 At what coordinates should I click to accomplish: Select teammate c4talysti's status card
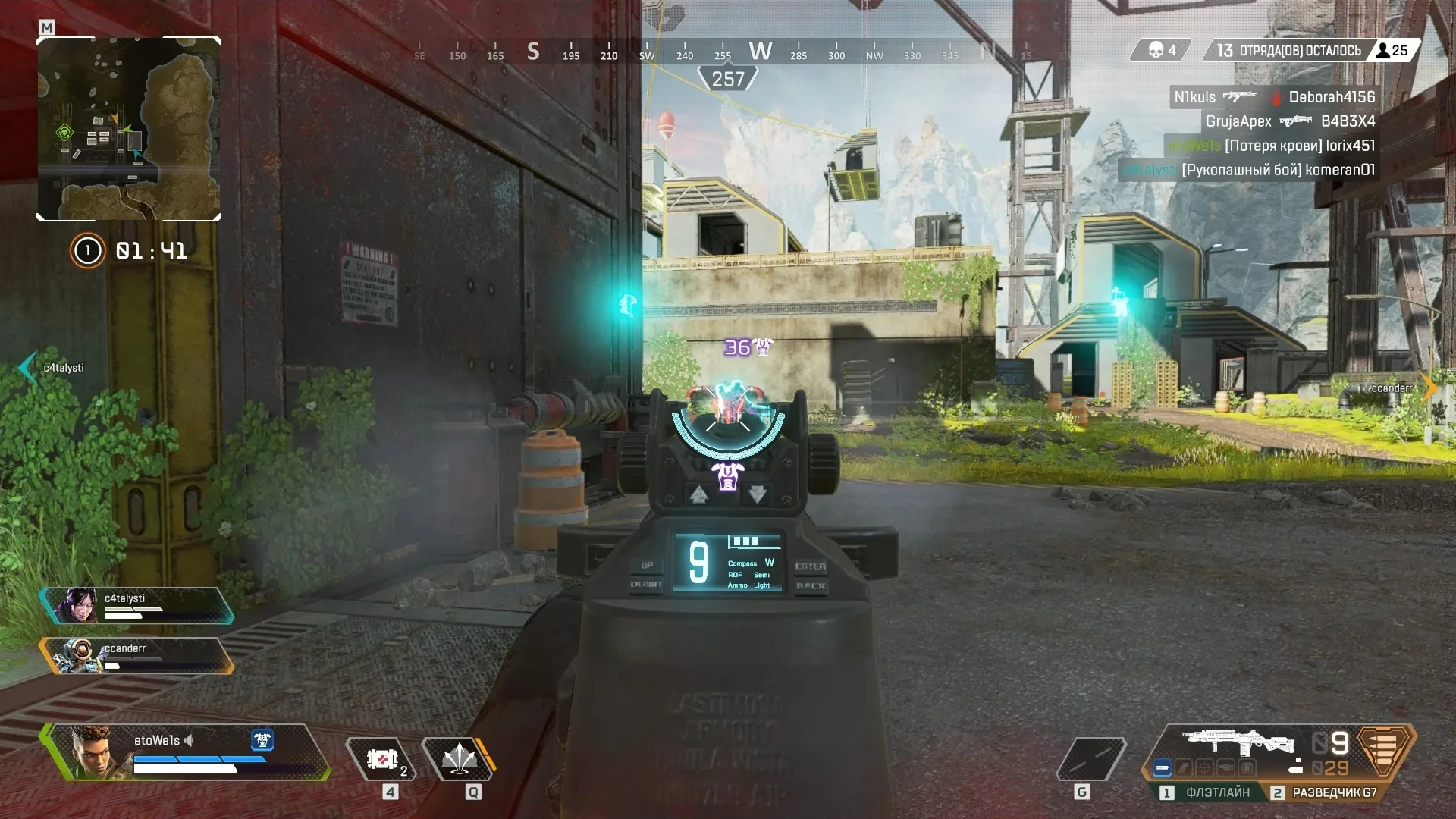136,606
